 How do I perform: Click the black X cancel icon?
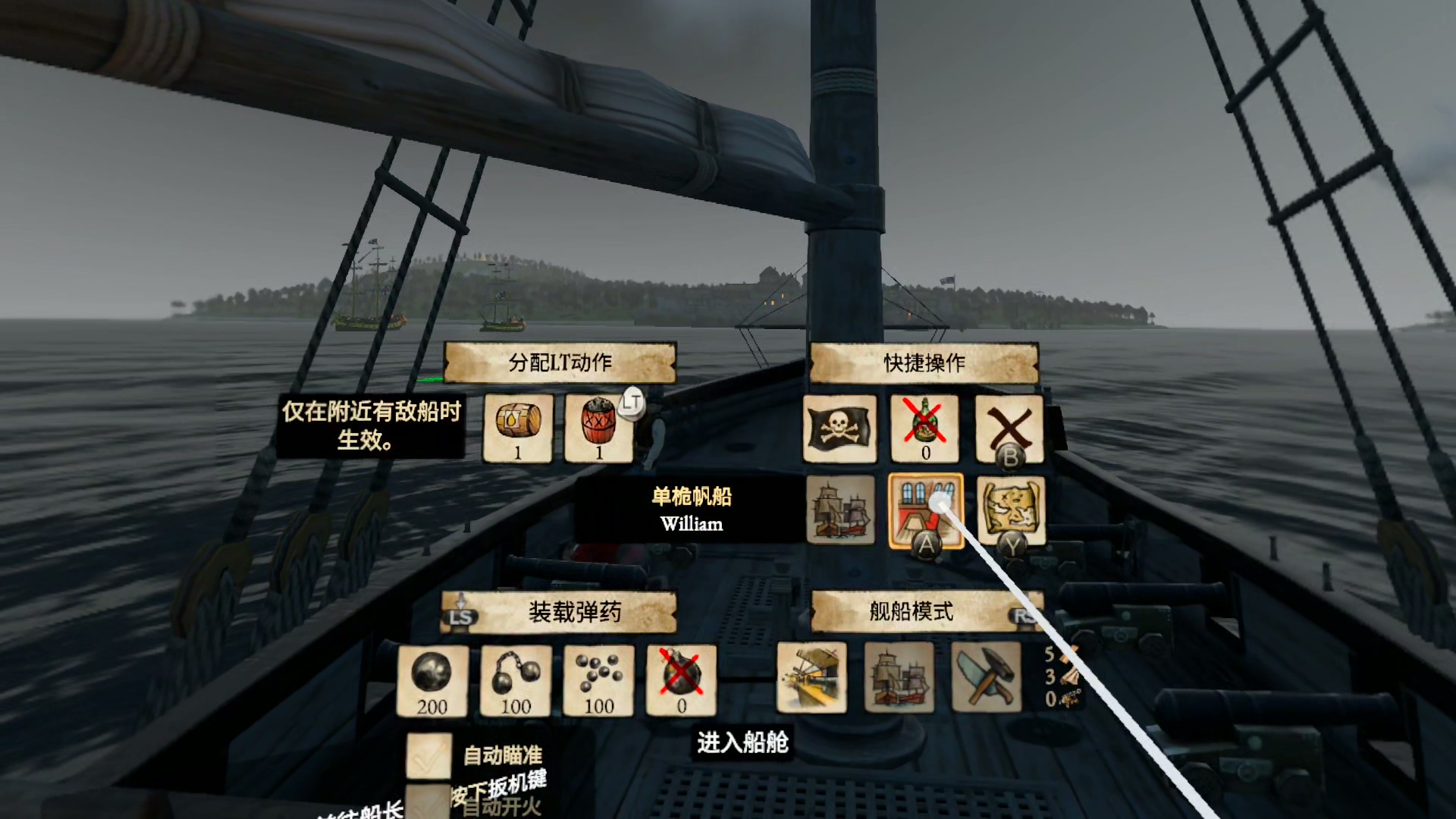pyautogui.click(x=1009, y=428)
